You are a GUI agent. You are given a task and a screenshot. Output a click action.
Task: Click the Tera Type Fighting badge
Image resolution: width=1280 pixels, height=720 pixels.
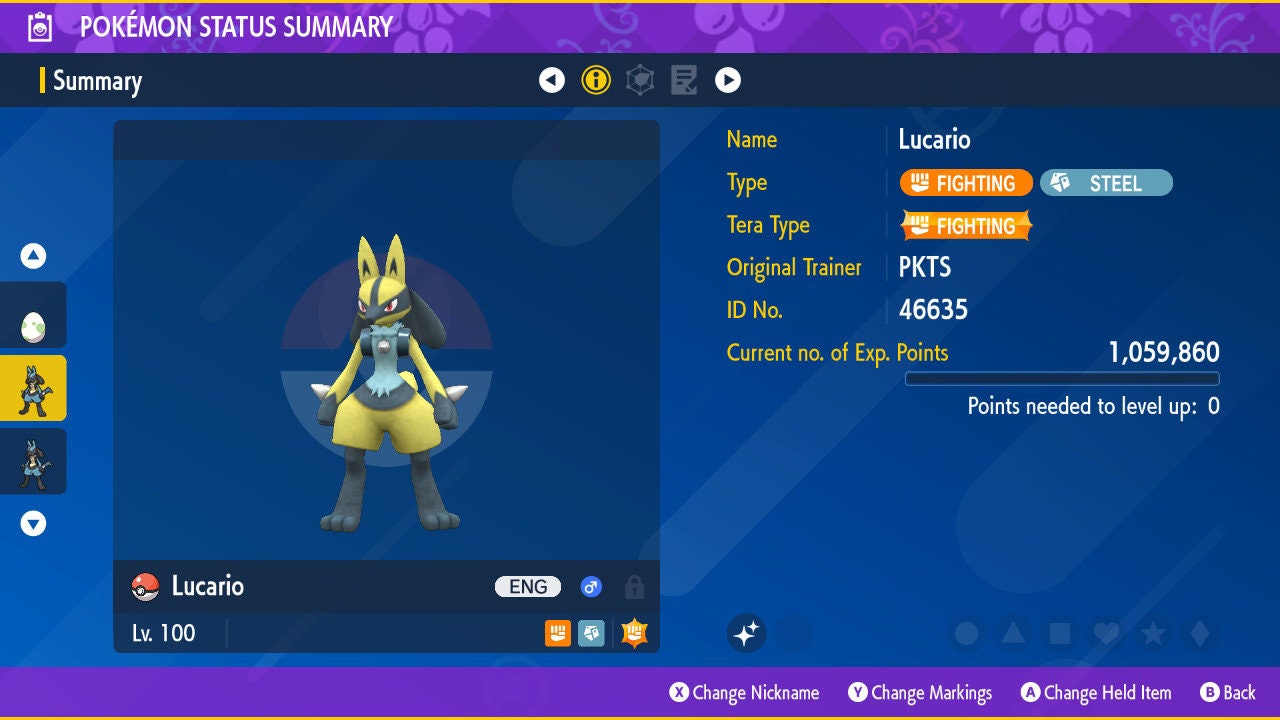pos(966,226)
